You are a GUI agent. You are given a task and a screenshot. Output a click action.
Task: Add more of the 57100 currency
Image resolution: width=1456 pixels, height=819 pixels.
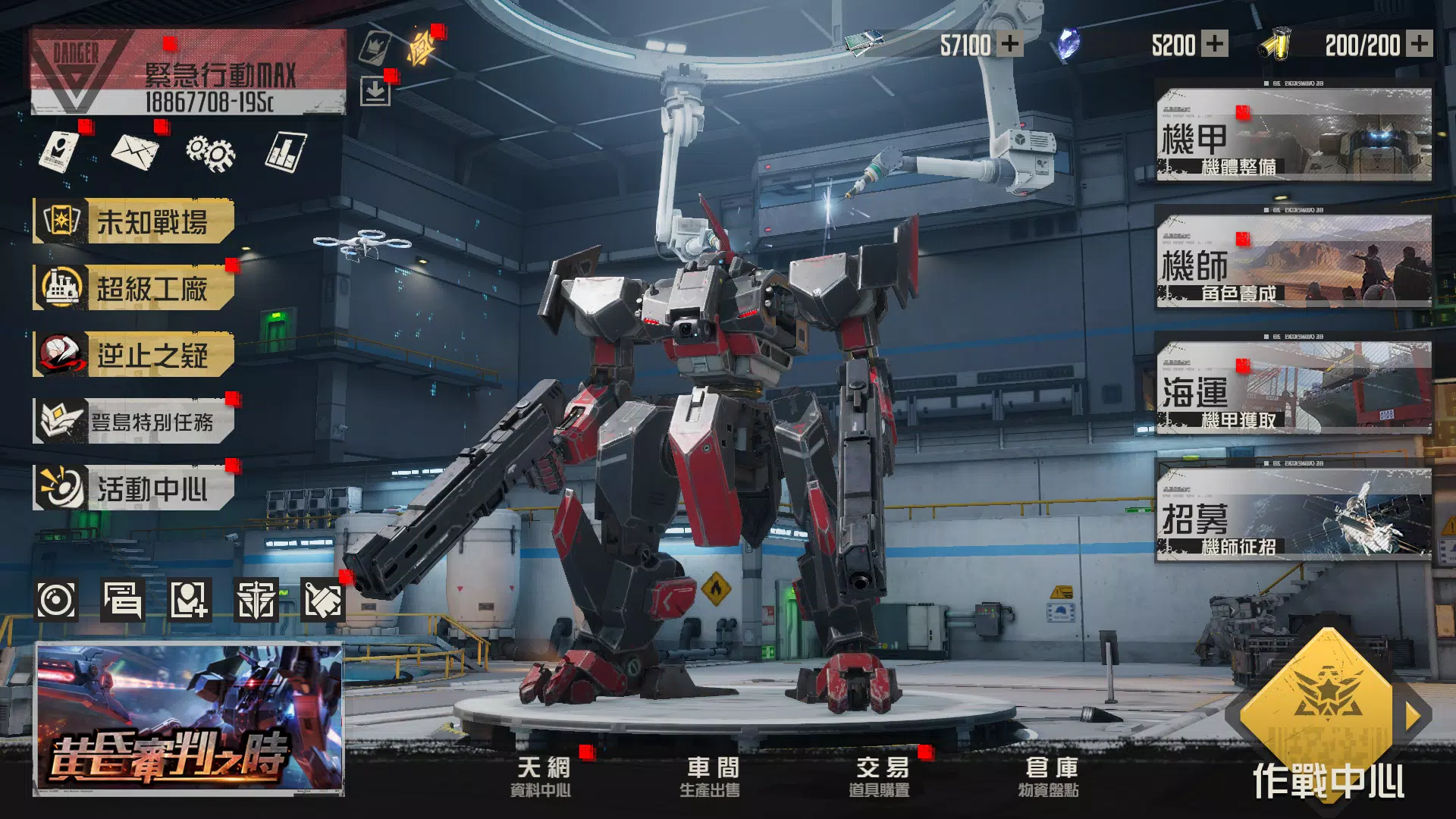[1009, 44]
